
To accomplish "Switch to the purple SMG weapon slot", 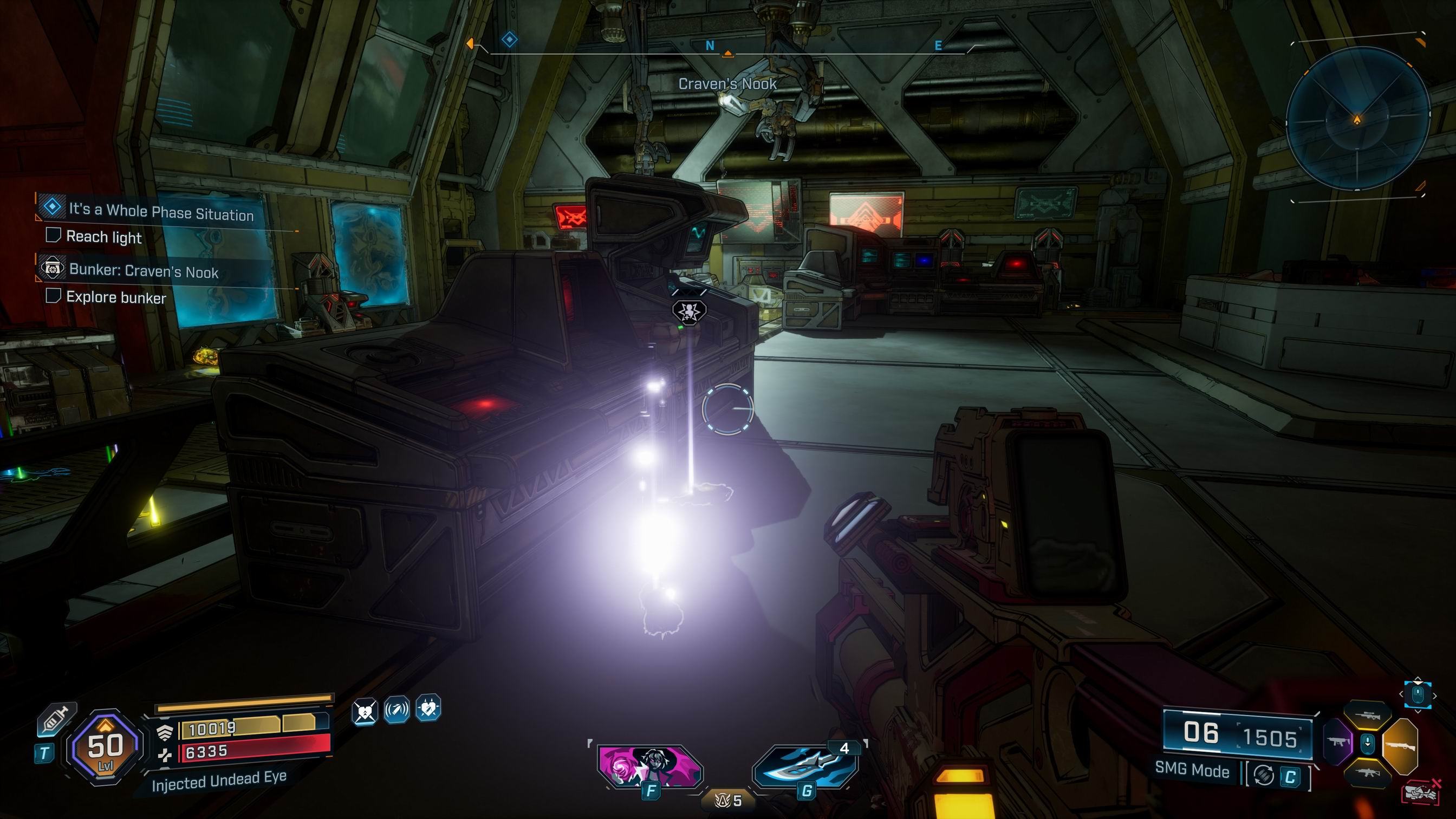I will [1338, 742].
